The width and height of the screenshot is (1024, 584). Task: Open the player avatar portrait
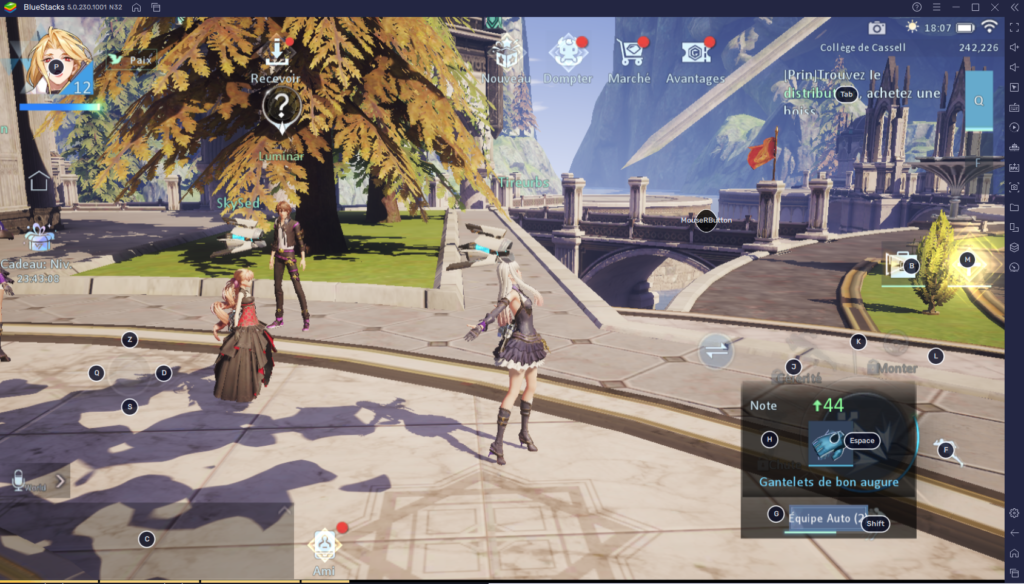52,63
